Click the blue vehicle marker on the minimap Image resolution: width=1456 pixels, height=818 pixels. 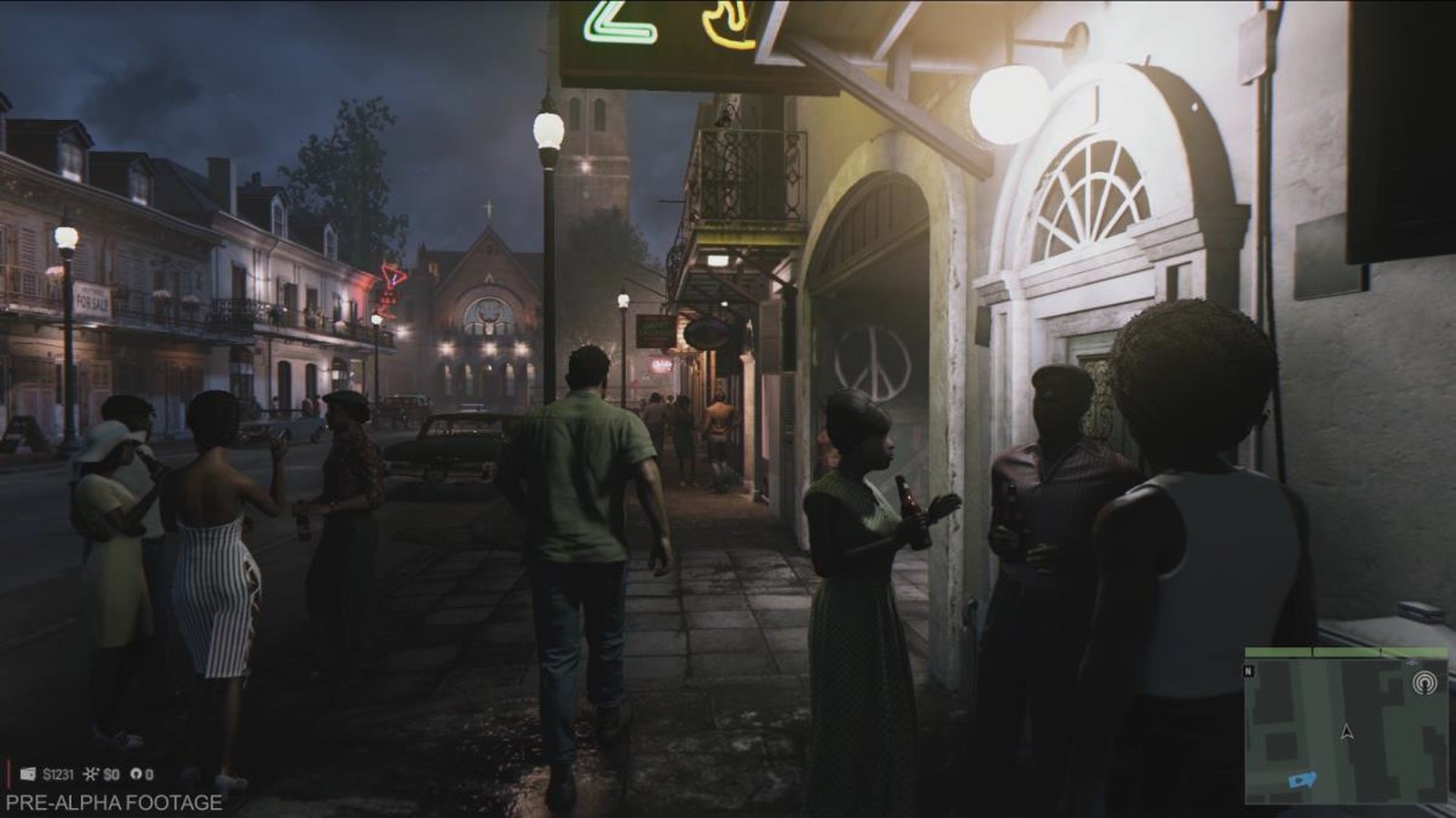pyautogui.click(x=1301, y=779)
